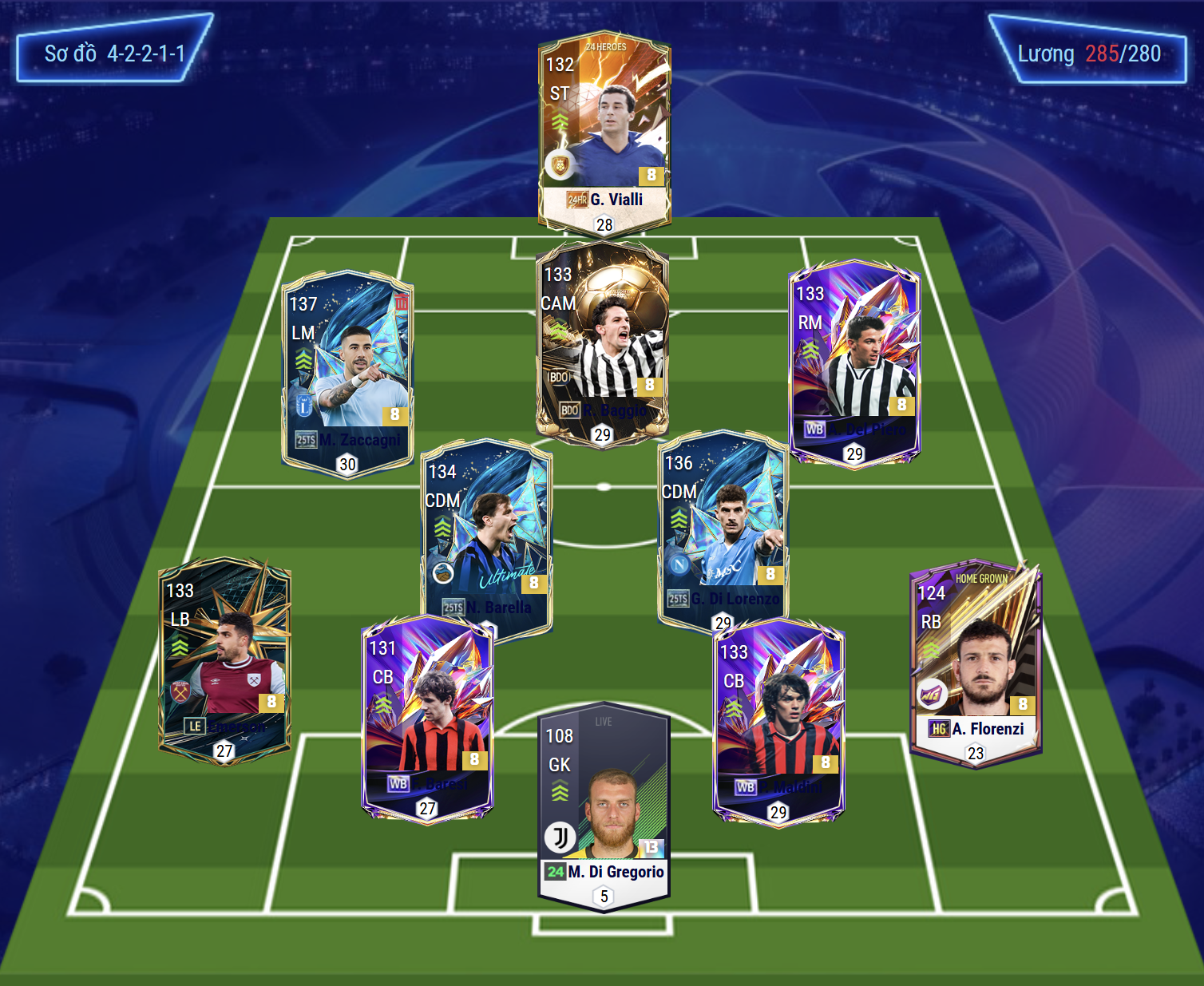
Task: Open the 4-2-2-1-1 formation selector
Action: point(114,53)
